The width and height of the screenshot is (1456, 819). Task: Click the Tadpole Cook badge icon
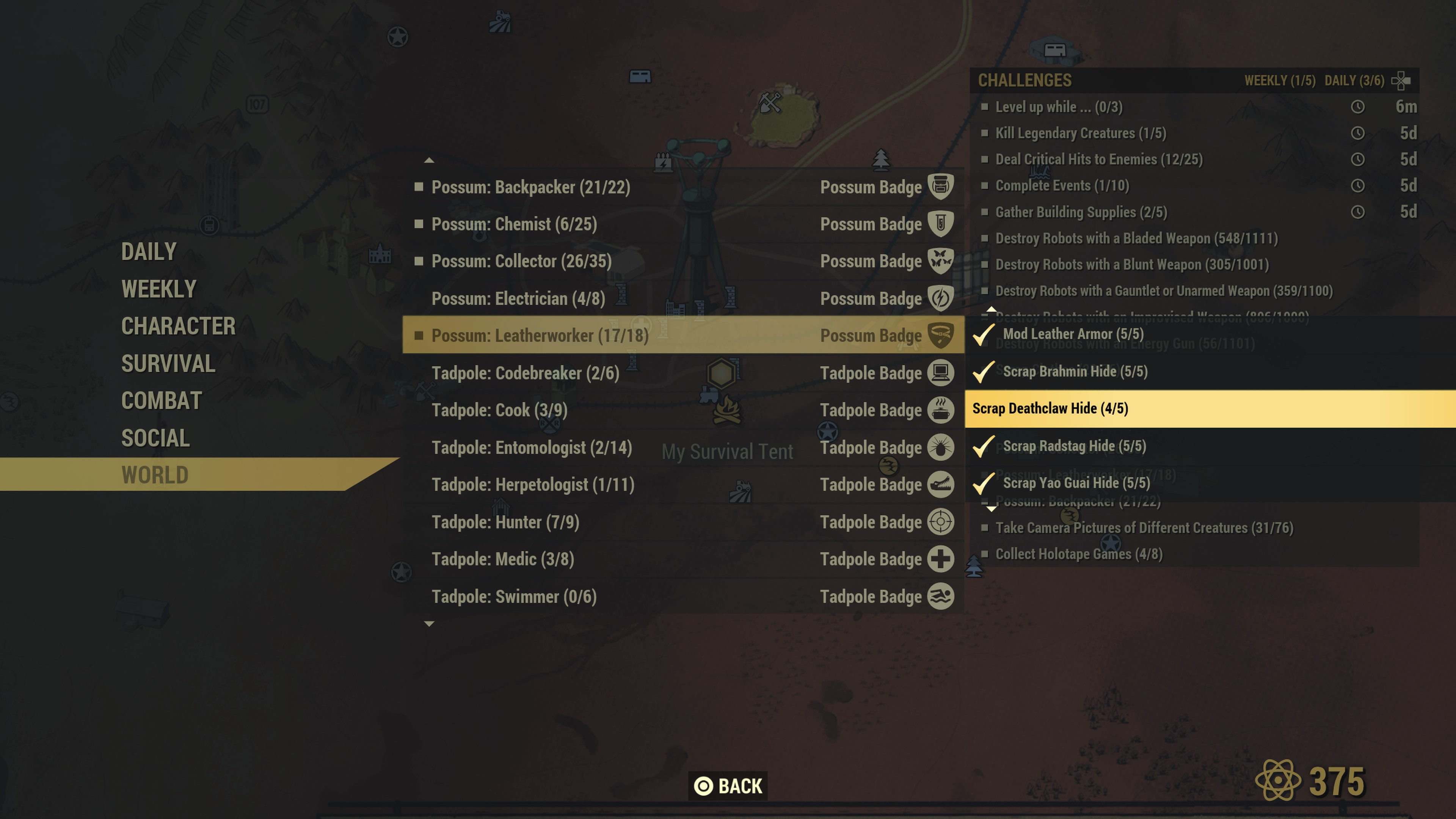941,410
